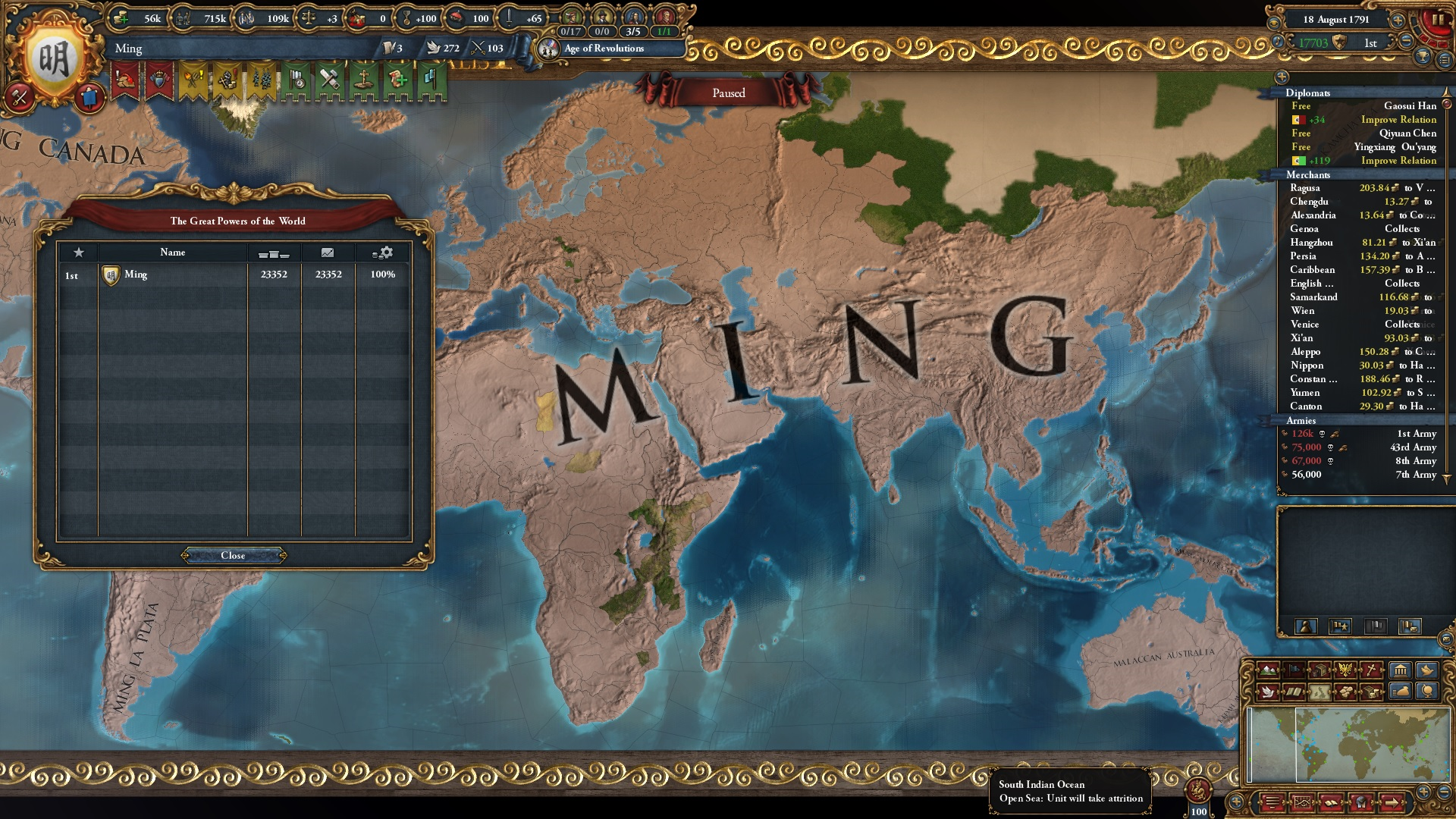Screen dimensions: 1456x819
Task: Toggle the areas map mode (open book icon)
Action: 1294,692
